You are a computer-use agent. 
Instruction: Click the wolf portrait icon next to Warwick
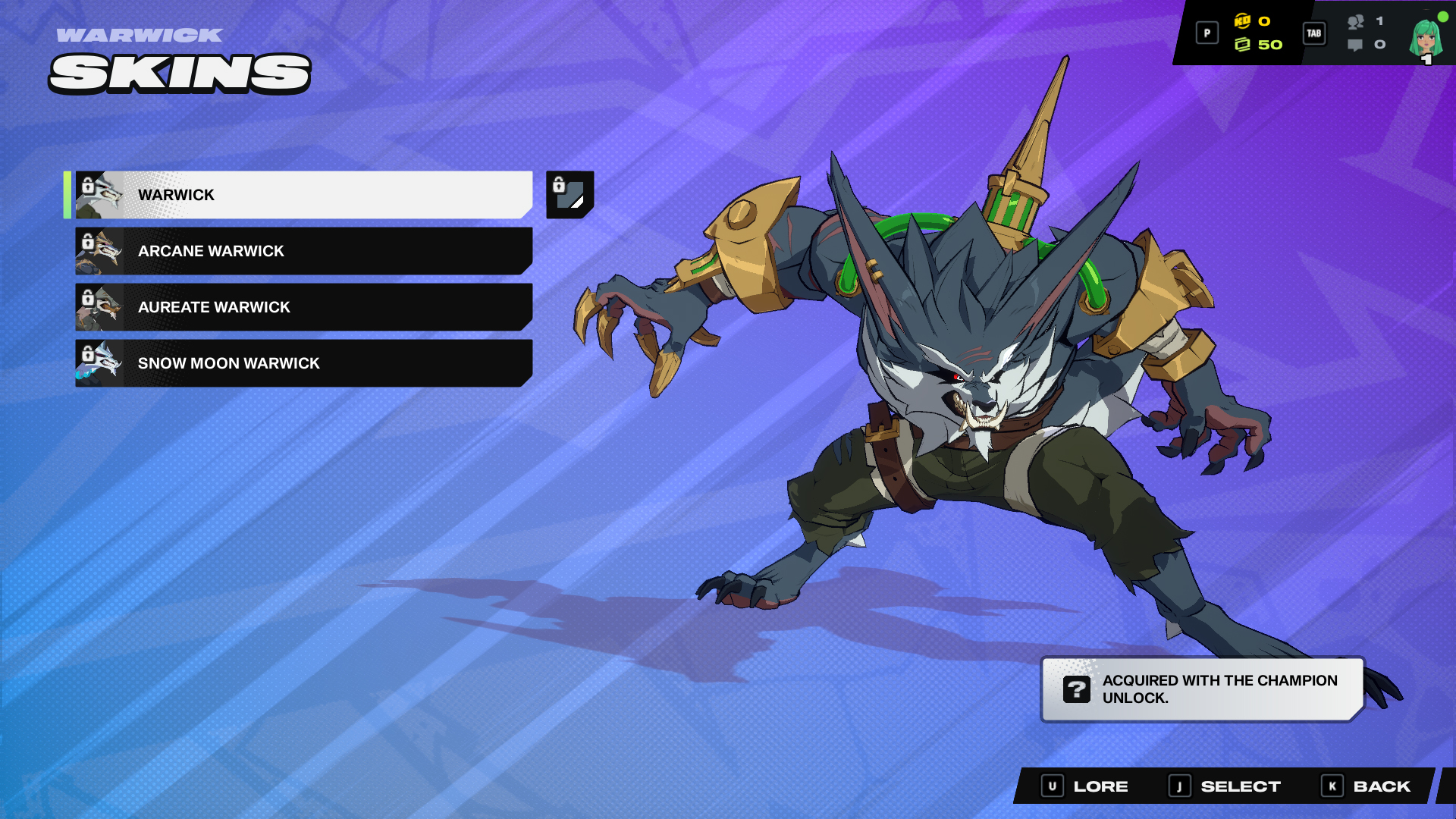point(106,195)
